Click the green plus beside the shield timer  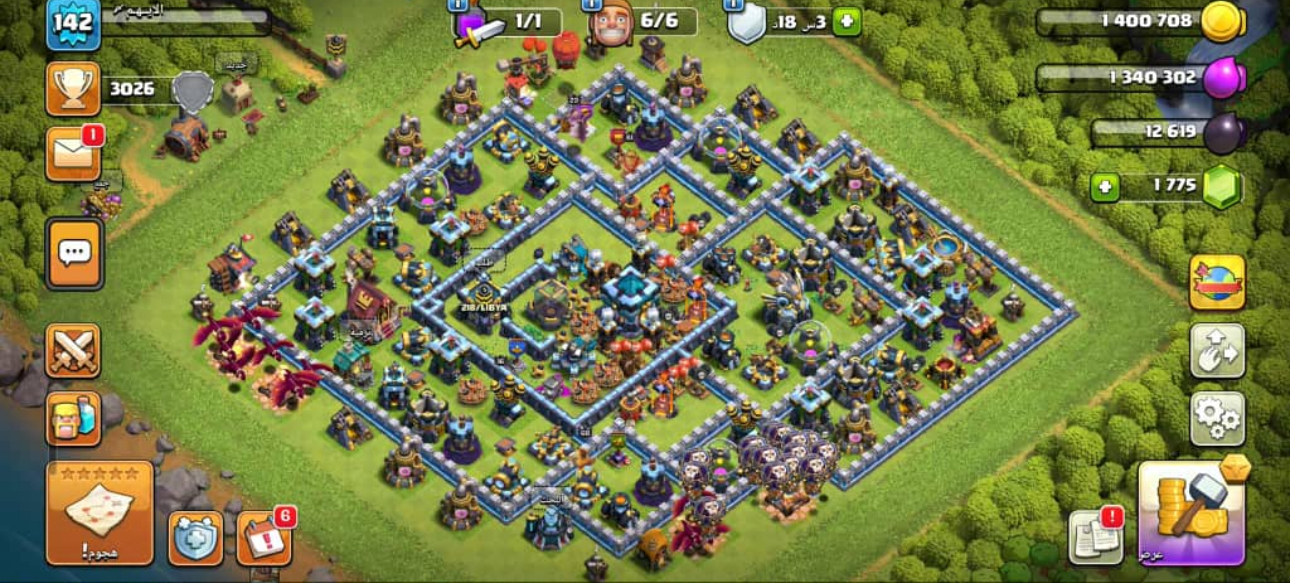pos(846,22)
